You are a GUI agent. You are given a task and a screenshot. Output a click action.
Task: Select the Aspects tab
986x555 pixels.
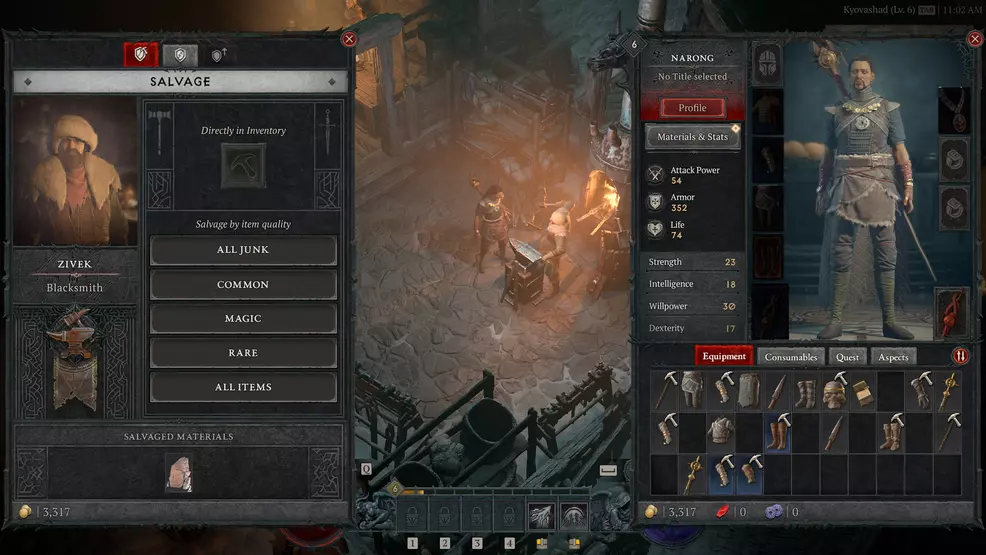click(893, 357)
